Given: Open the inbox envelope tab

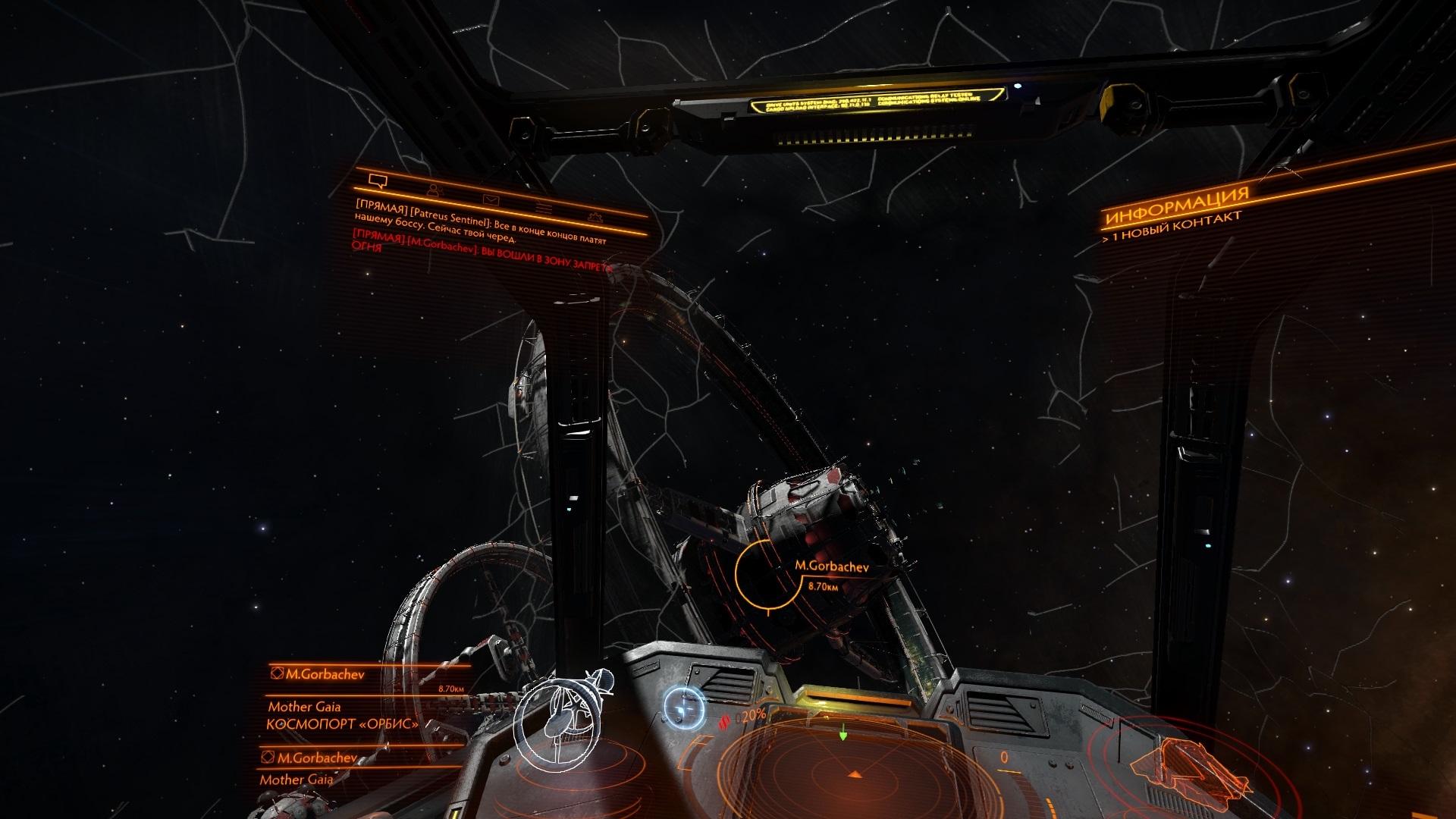Looking at the screenshot, I should click(491, 199).
